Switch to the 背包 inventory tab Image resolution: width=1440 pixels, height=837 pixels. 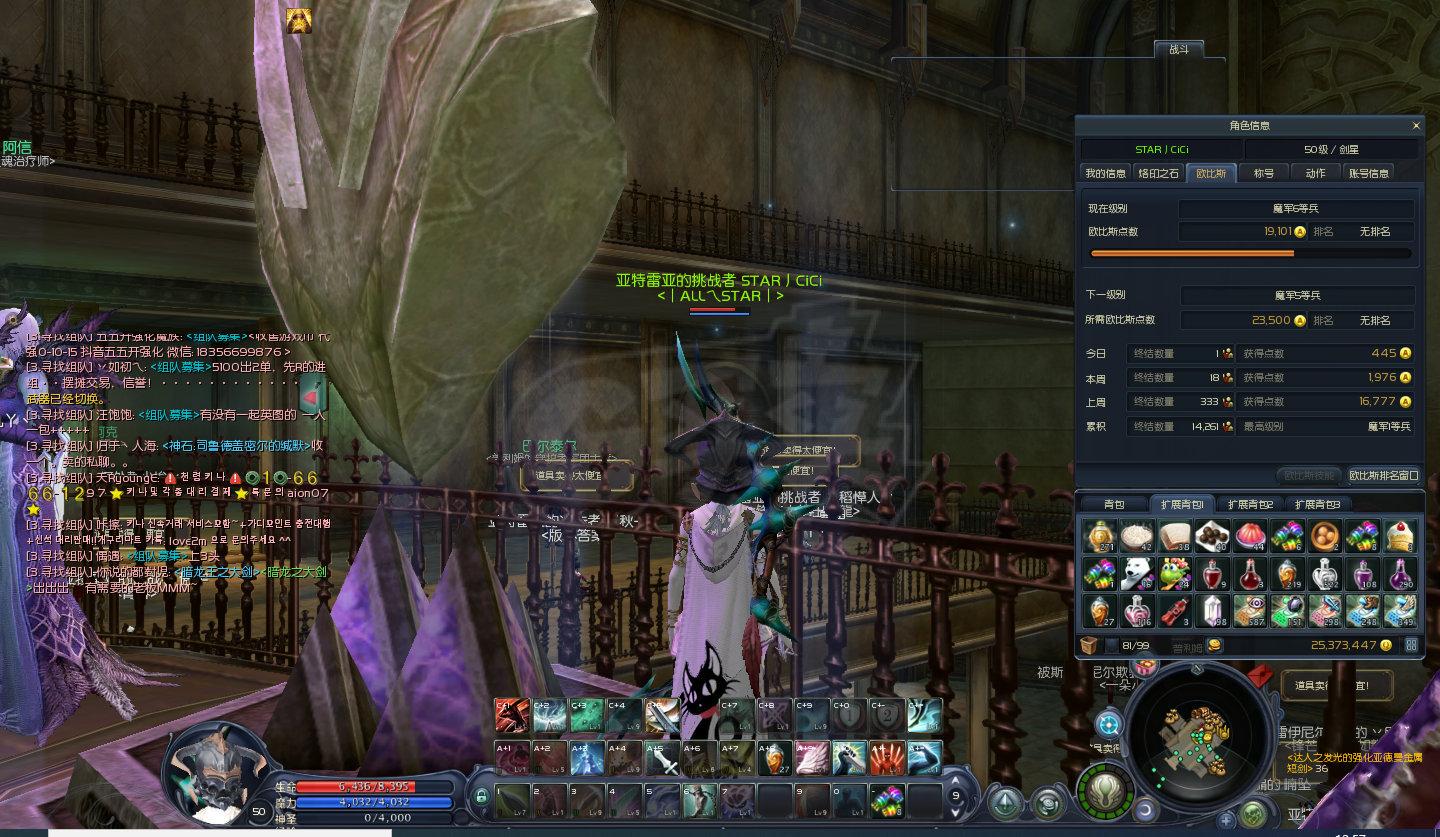(x=1114, y=505)
